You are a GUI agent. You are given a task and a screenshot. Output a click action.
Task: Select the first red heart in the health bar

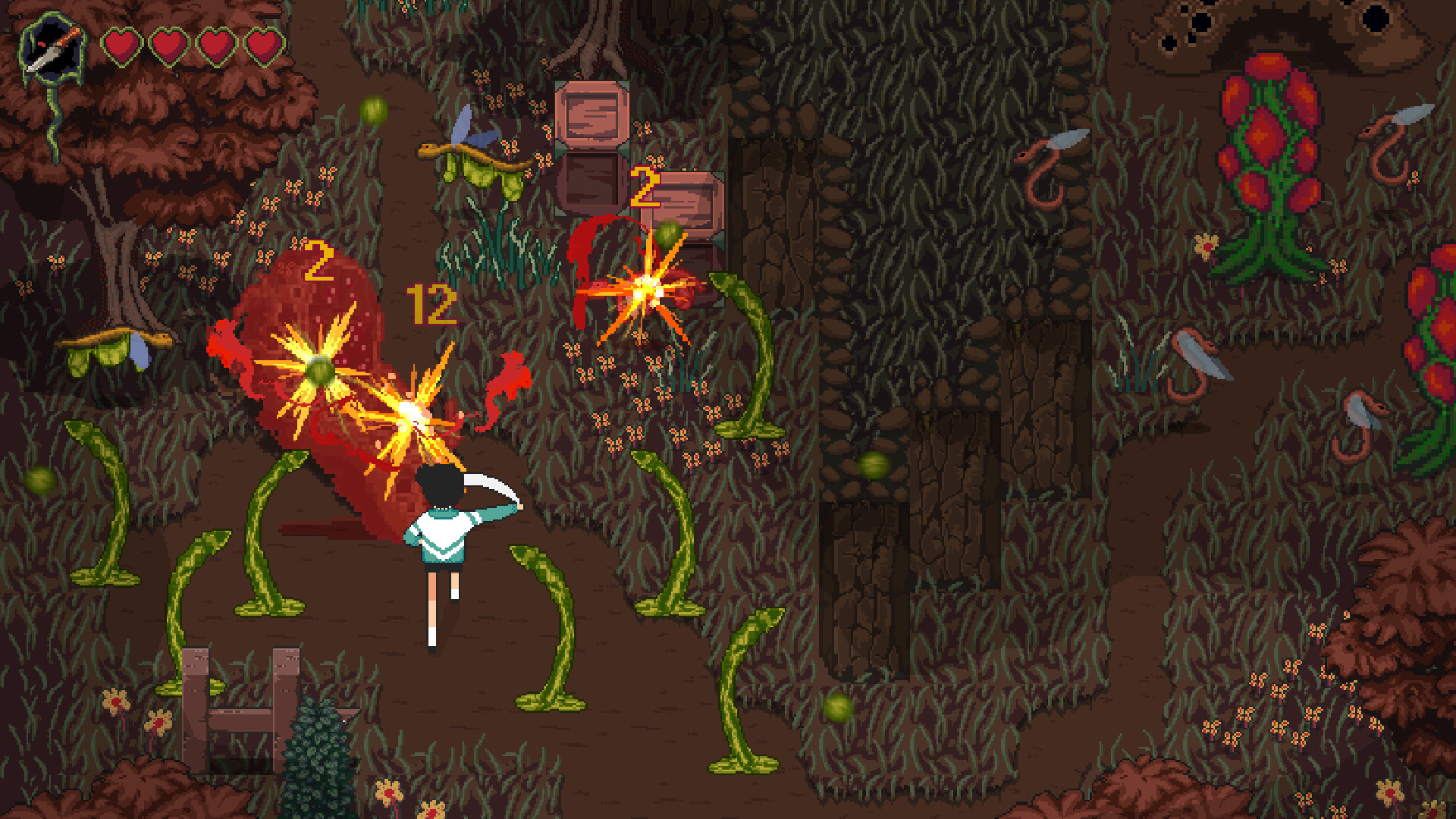(121, 45)
